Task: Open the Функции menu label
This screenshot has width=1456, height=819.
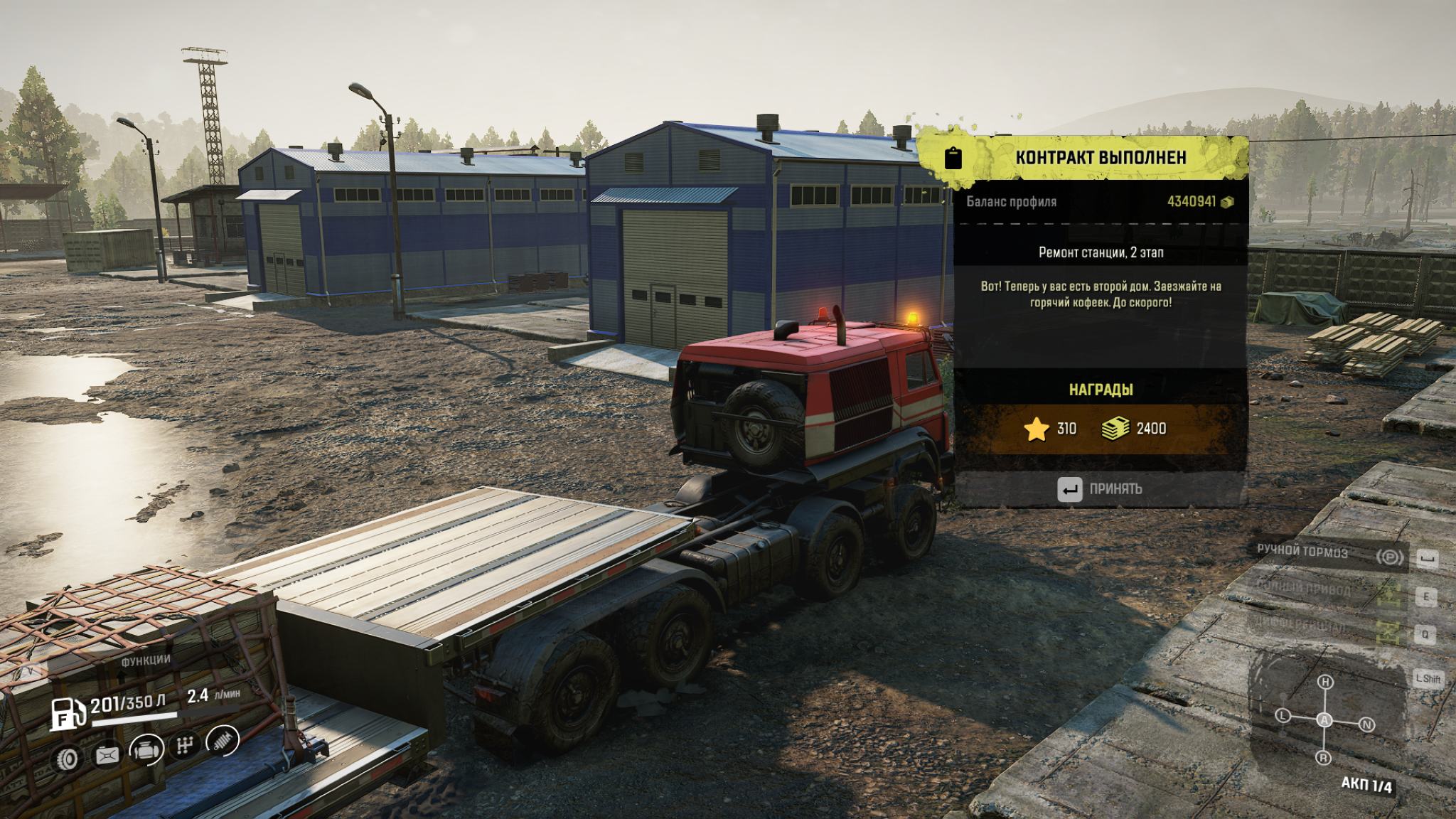Action: click(x=145, y=660)
